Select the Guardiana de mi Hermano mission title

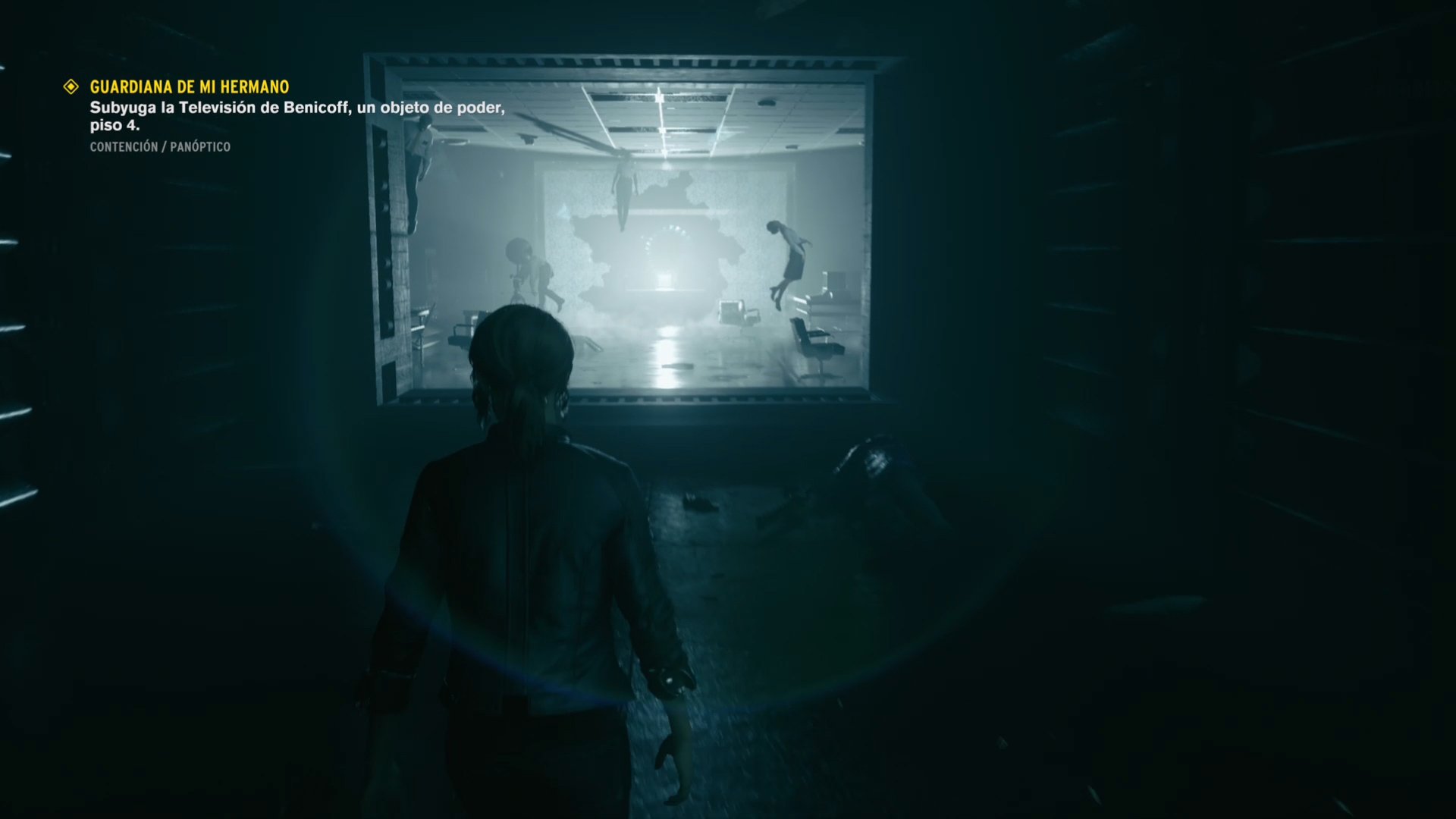189,87
